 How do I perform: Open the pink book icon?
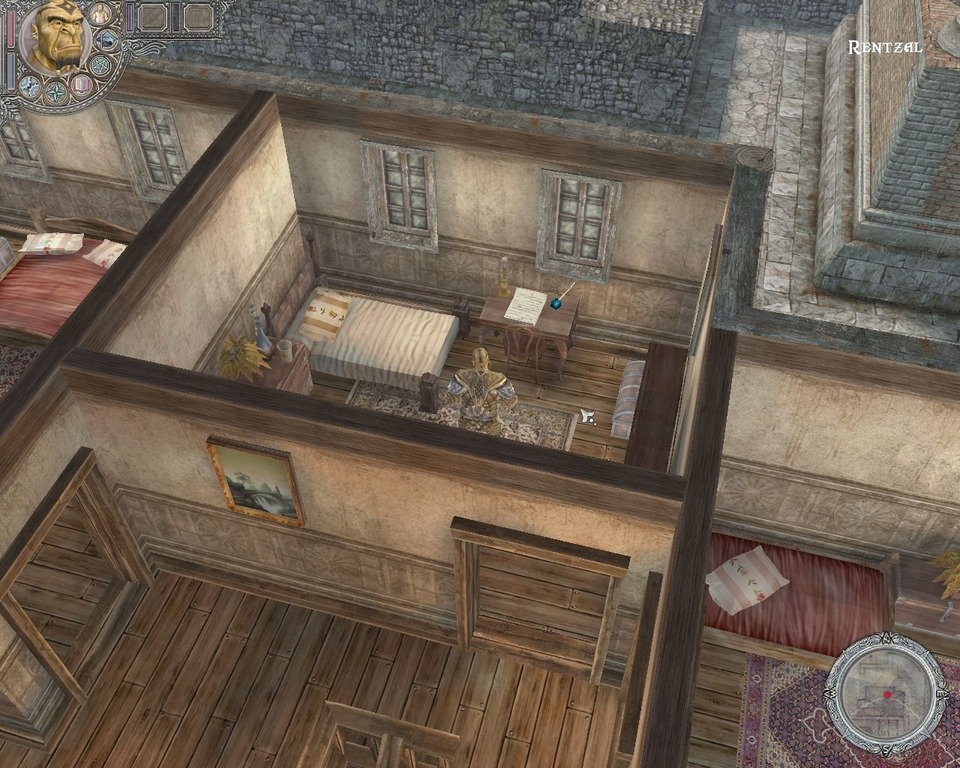[x=83, y=84]
